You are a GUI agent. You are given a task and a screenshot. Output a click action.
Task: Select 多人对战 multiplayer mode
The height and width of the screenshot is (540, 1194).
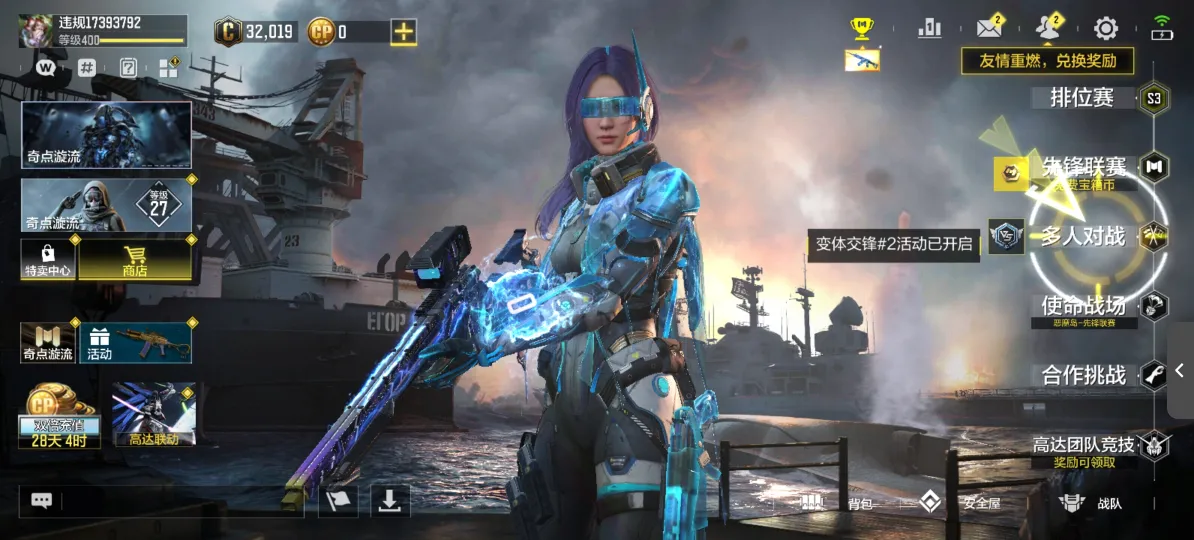1084,238
